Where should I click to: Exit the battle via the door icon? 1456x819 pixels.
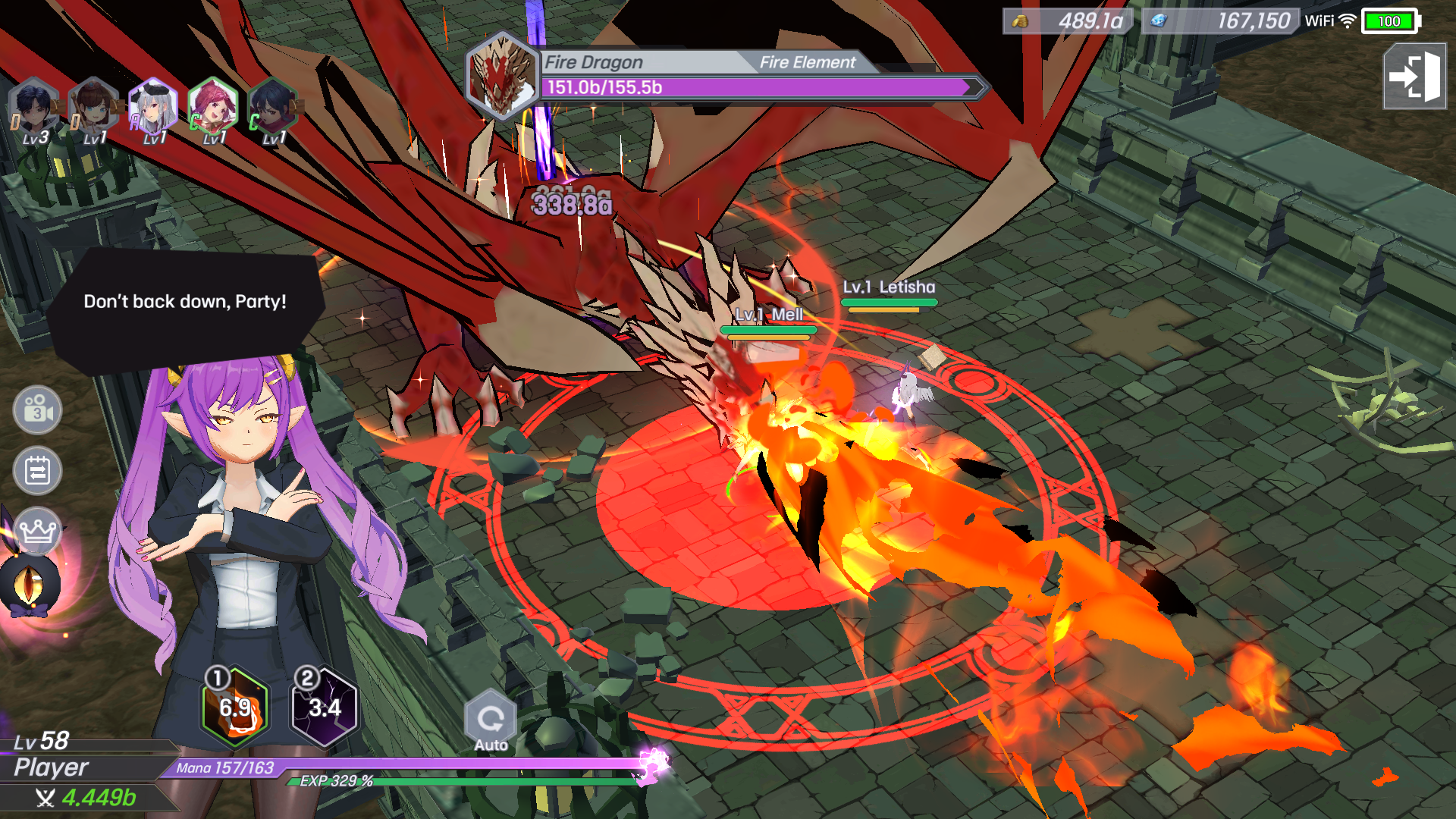tap(1412, 75)
